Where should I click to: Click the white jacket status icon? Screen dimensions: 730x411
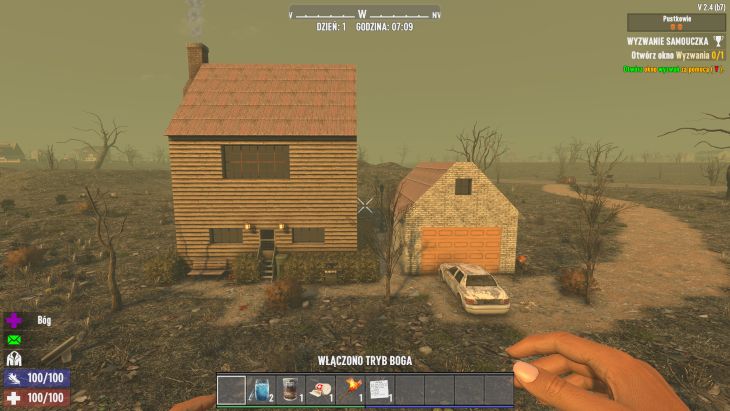tap(15, 359)
